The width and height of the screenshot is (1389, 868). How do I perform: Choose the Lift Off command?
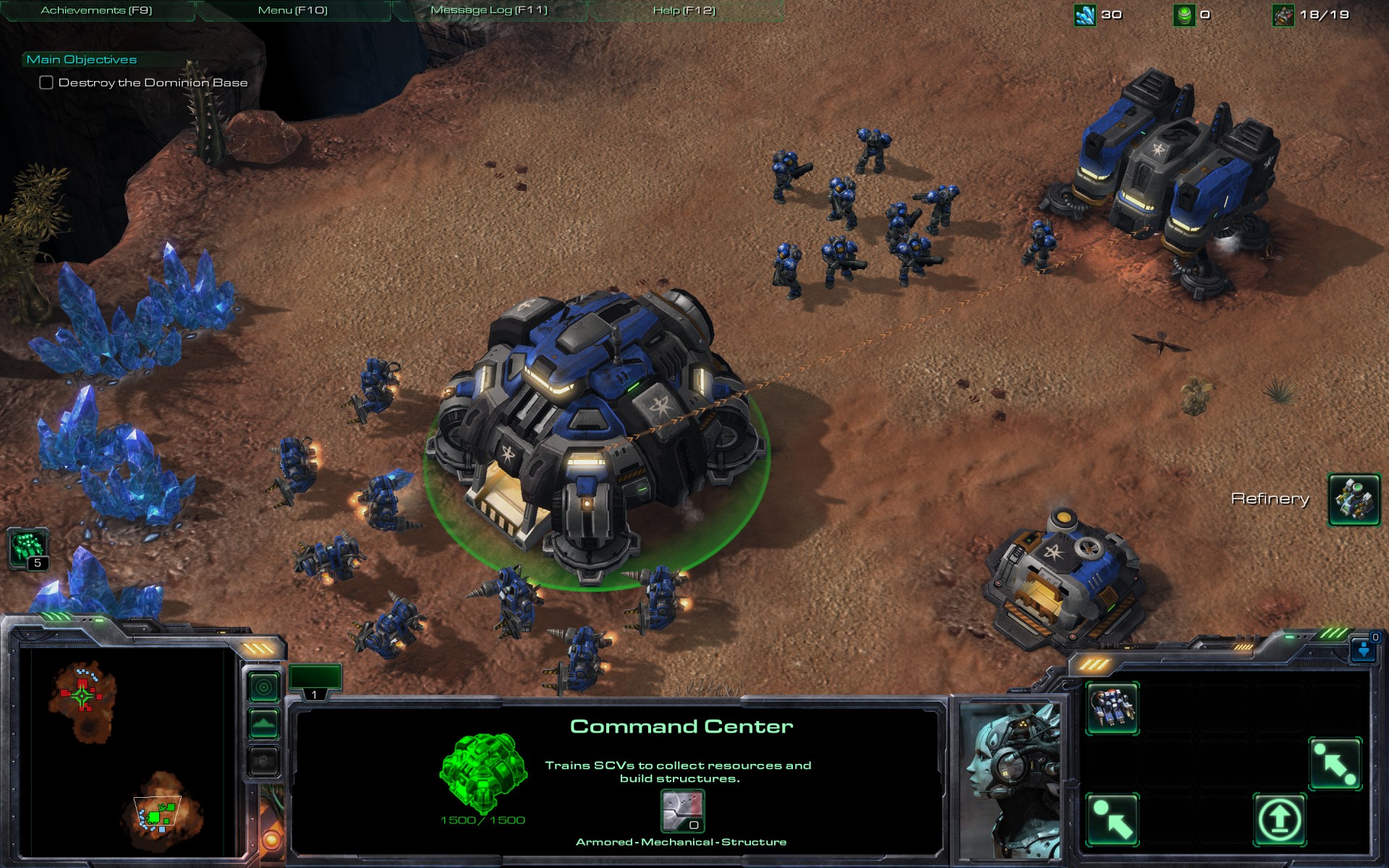pos(1279,820)
